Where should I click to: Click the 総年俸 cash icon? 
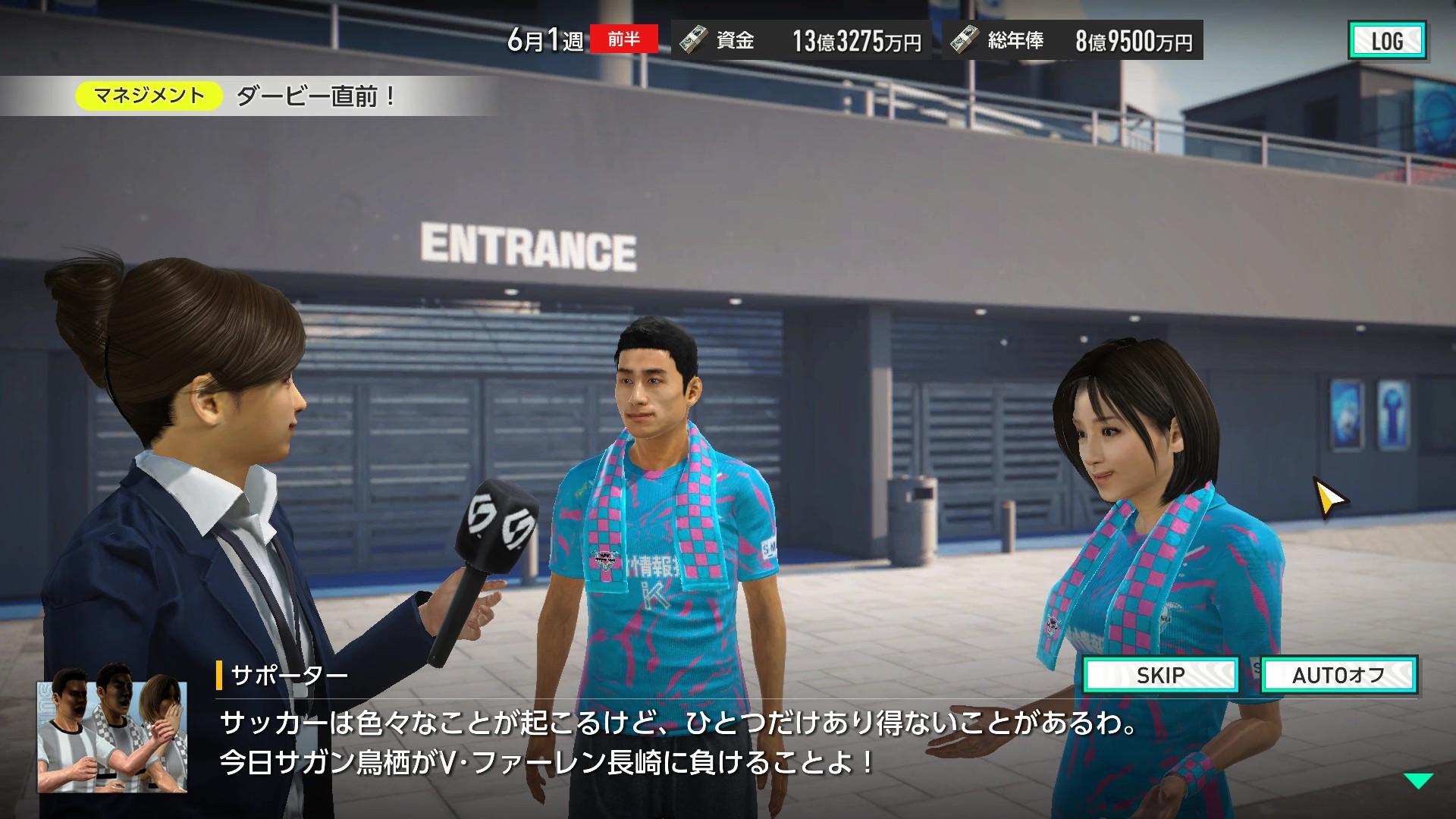[x=965, y=42]
